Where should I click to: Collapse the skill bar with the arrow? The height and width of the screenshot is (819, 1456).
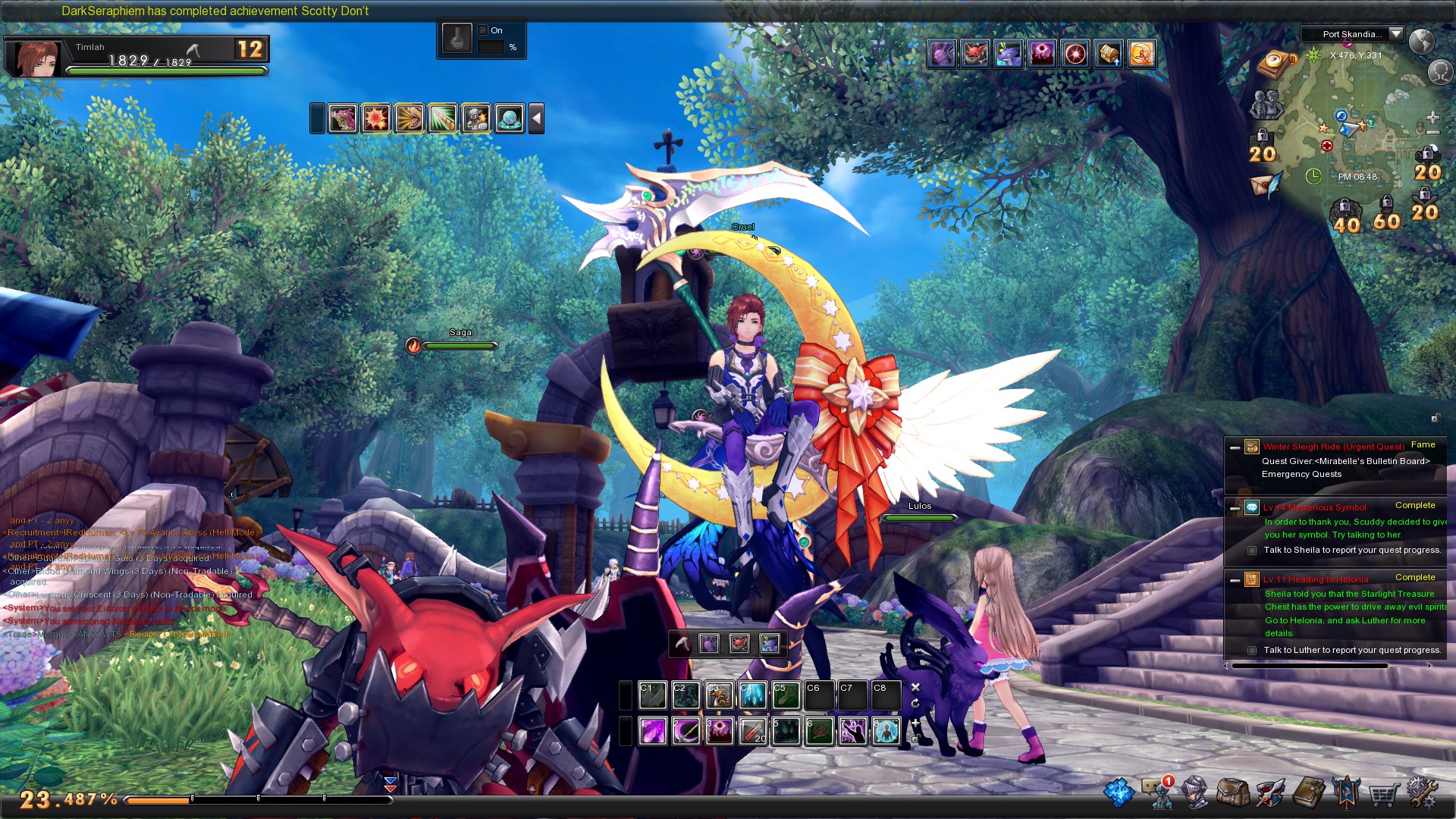[x=538, y=118]
